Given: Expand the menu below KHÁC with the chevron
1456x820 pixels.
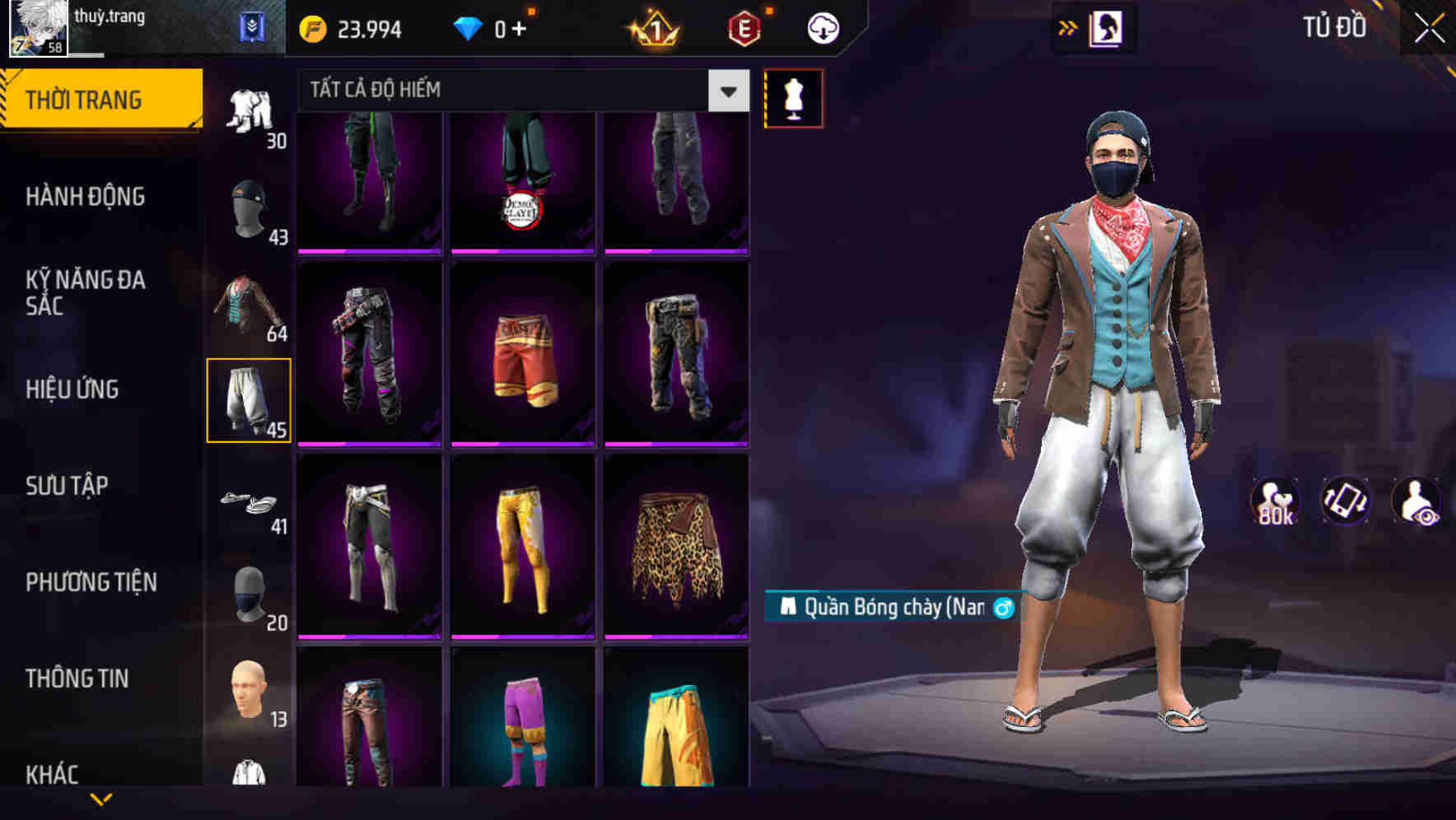Looking at the screenshot, I should (100, 800).
